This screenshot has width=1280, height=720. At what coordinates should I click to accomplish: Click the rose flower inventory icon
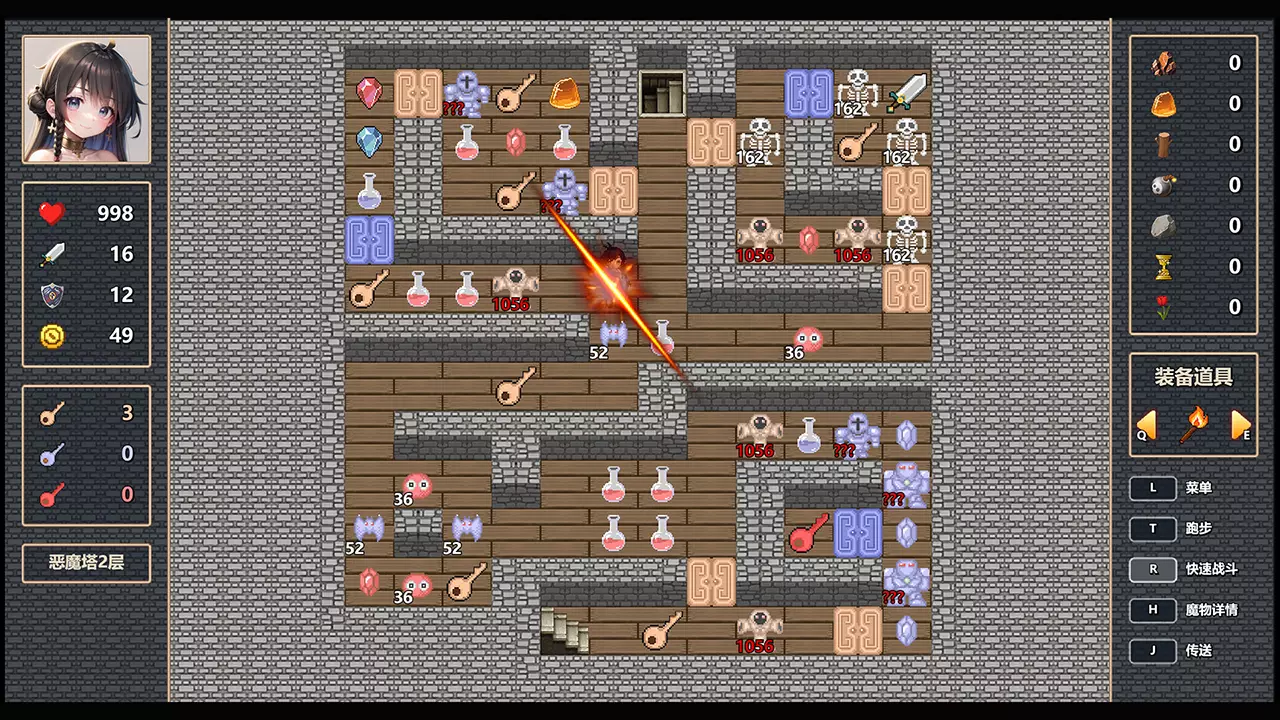pos(1163,307)
